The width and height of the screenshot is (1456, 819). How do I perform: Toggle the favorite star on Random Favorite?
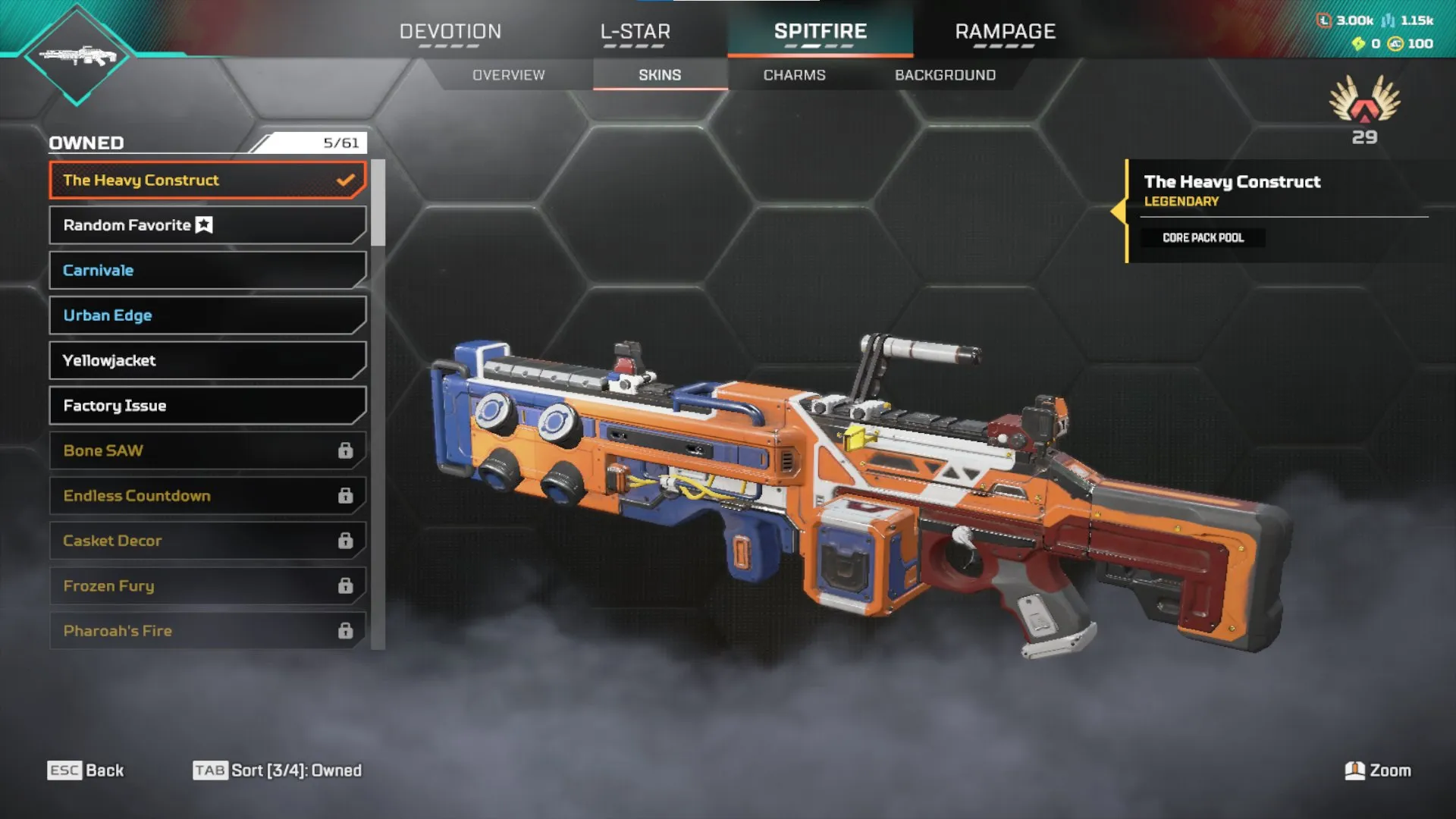pyautogui.click(x=203, y=224)
